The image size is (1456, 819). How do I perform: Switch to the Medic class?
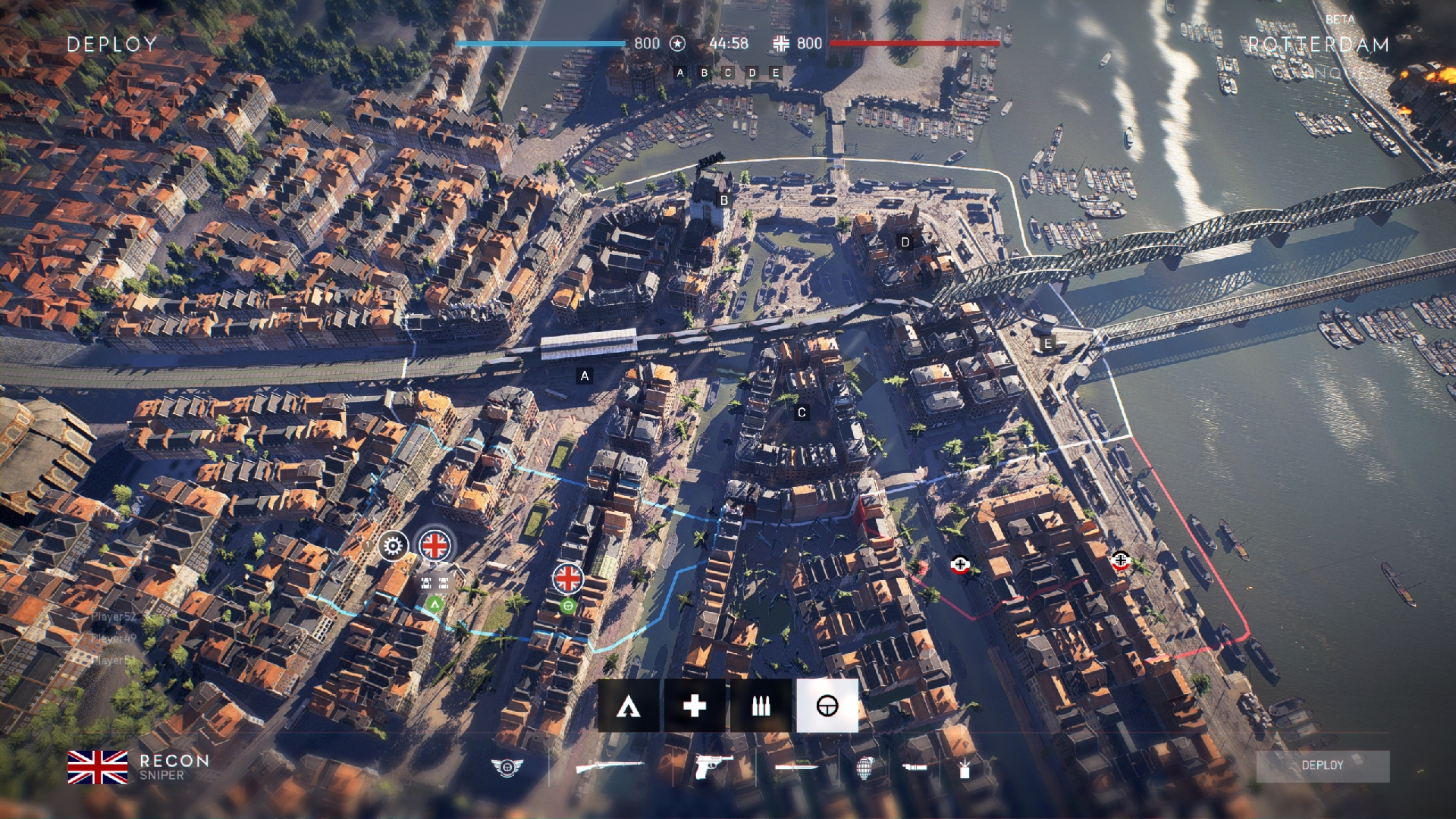(x=694, y=706)
